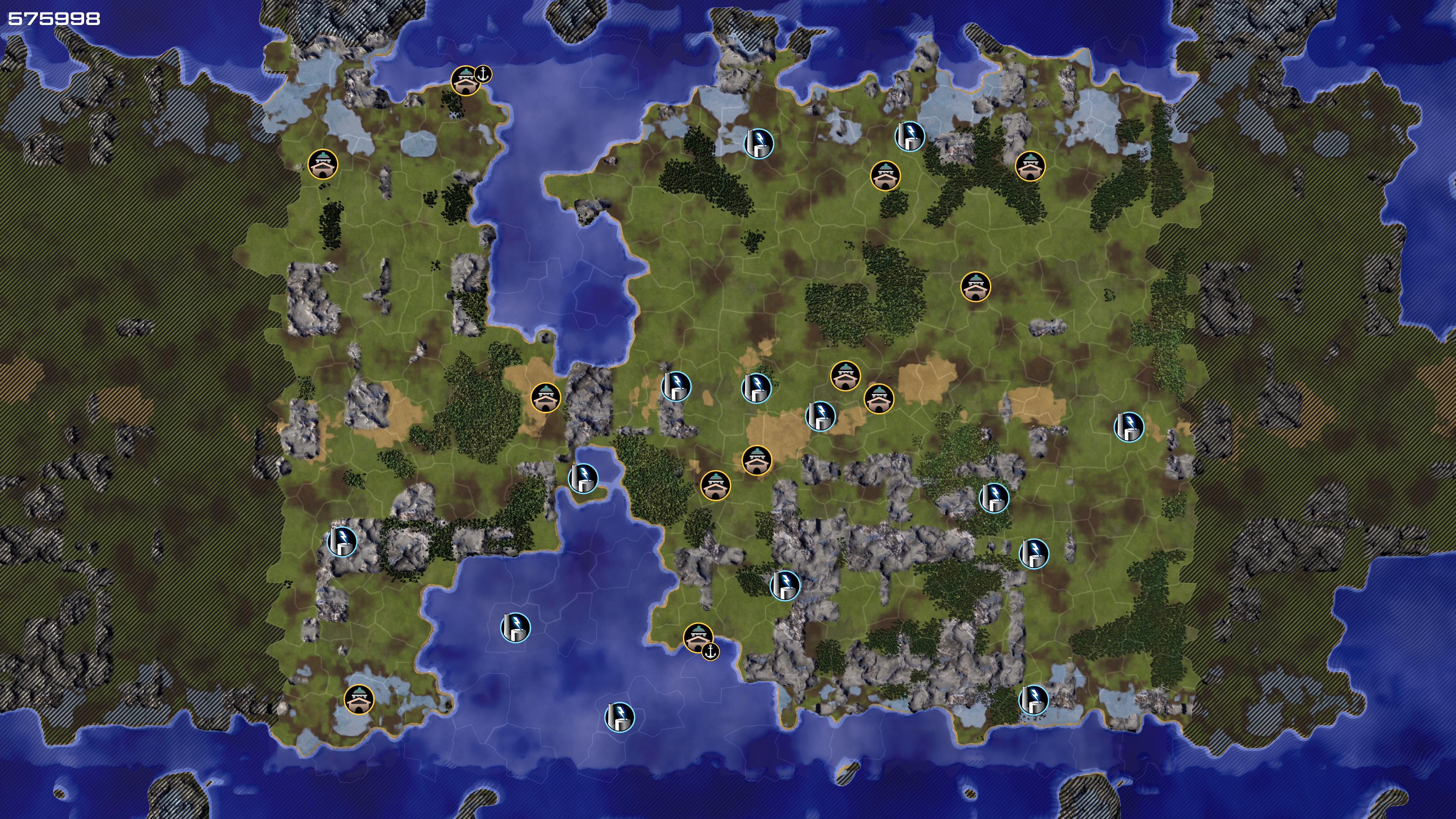Select the city marker with the lower-right anchor badge
Screen dimensions: 1456x819
pos(698,637)
